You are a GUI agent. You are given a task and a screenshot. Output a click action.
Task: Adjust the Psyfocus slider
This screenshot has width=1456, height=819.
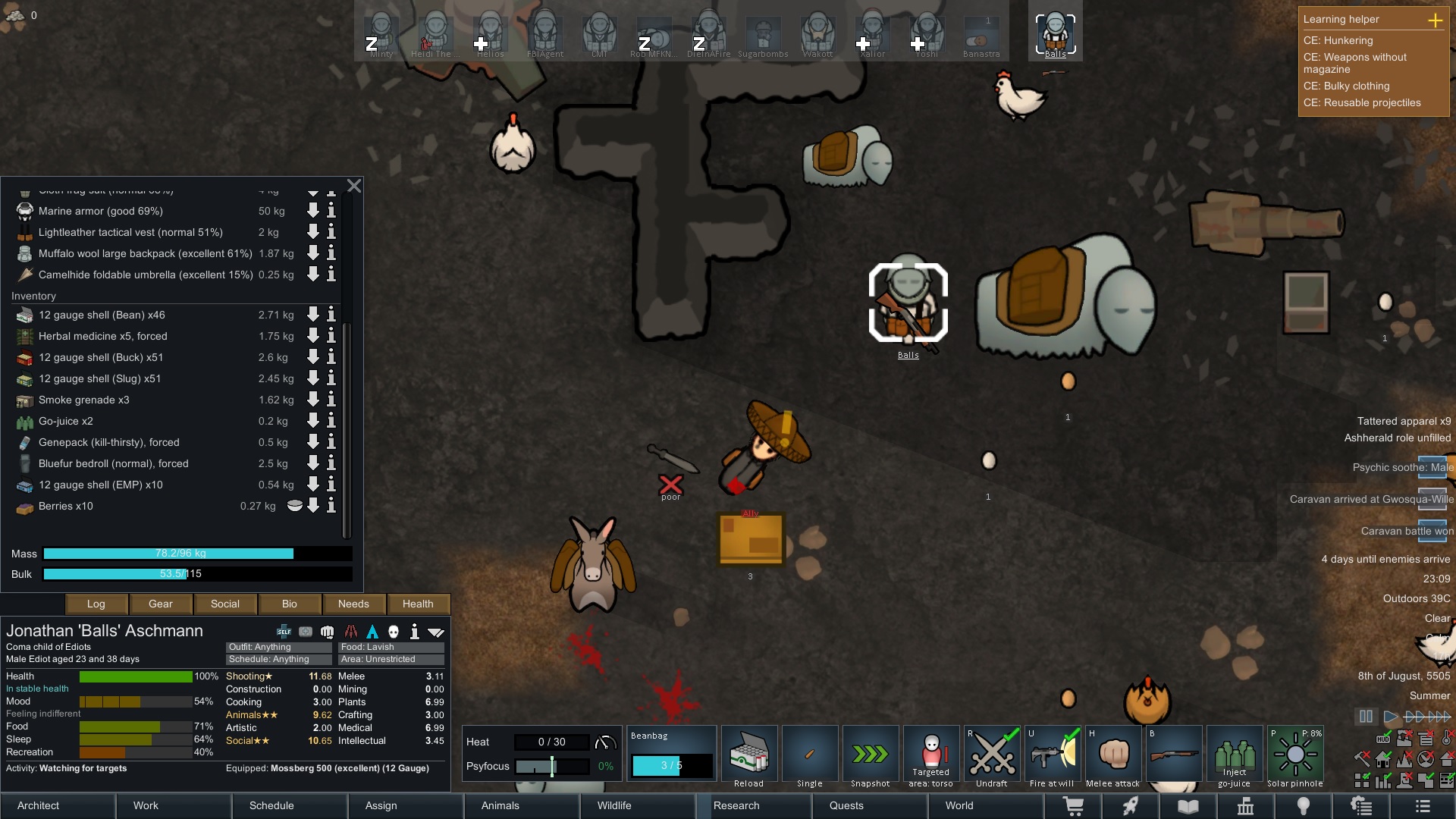point(551,767)
